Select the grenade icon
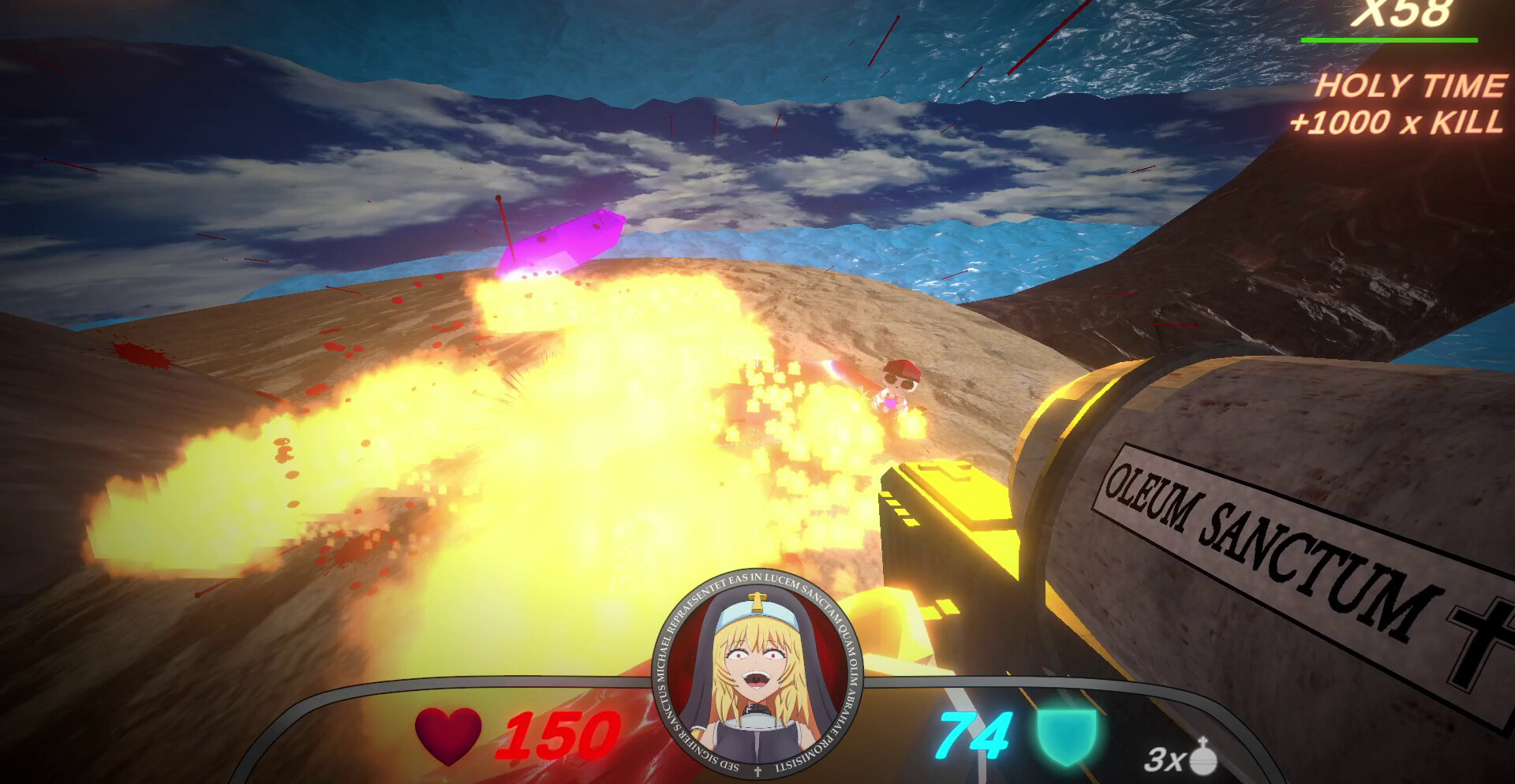1515x784 pixels. [1203, 757]
